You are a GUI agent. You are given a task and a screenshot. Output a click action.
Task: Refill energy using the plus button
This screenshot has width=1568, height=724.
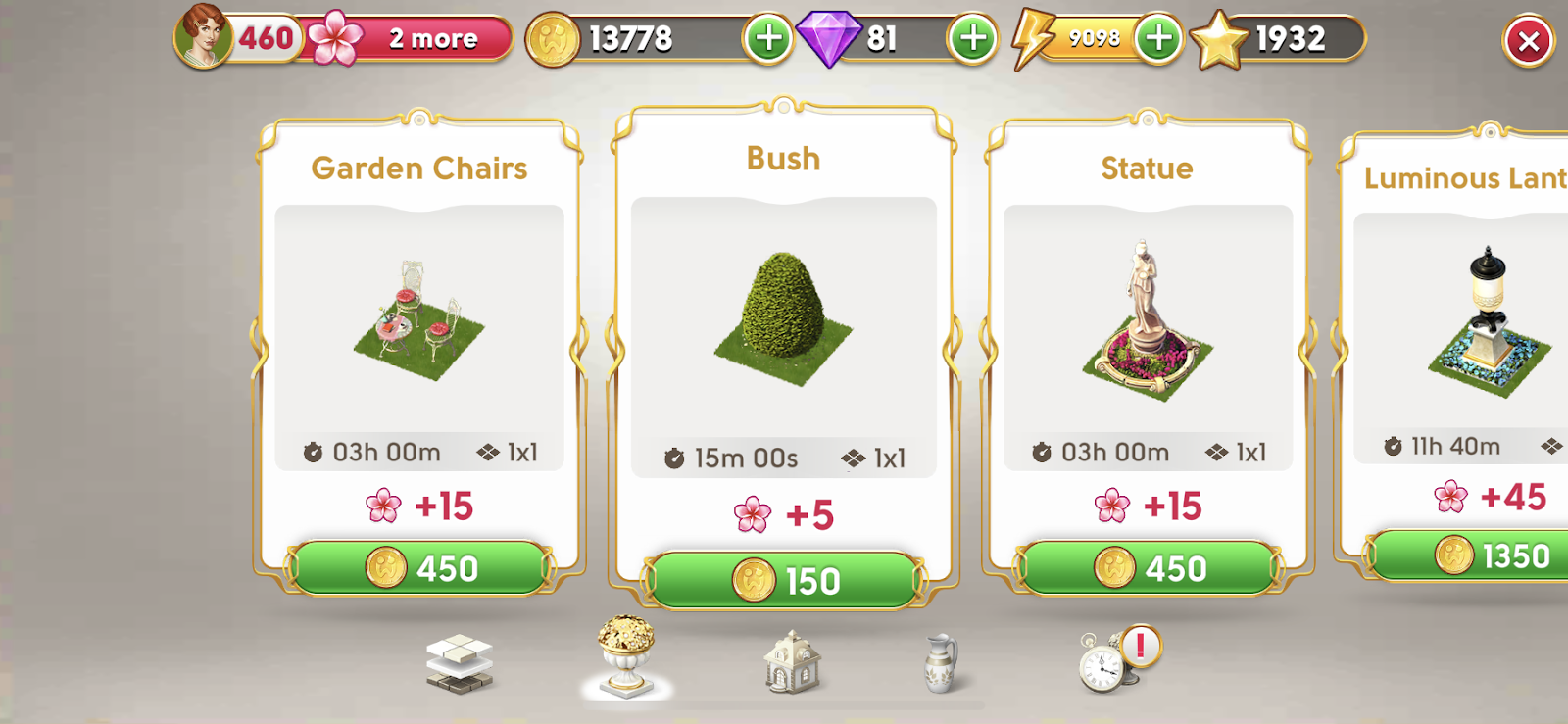[x=1158, y=39]
